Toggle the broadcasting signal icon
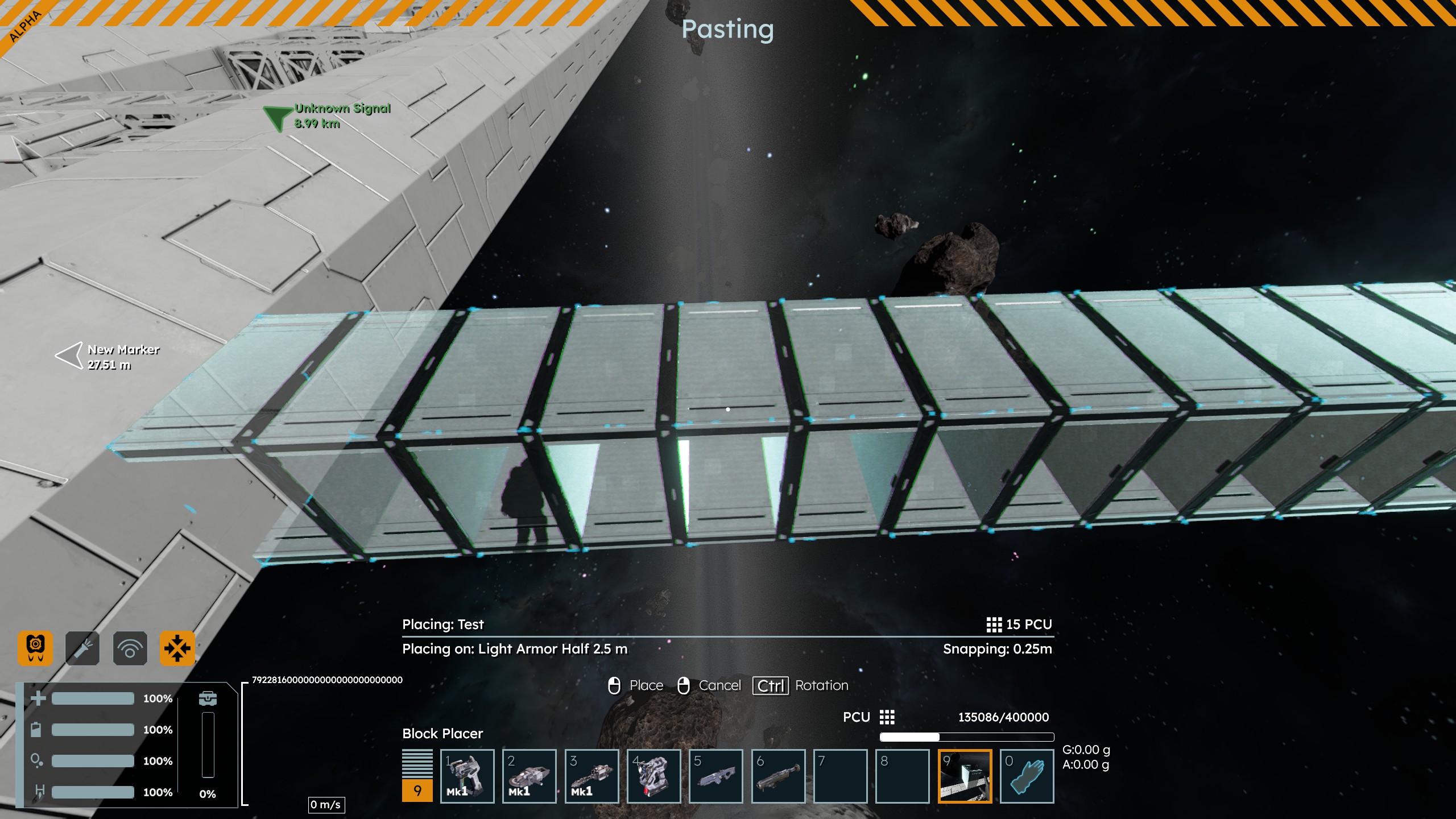 click(x=130, y=648)
